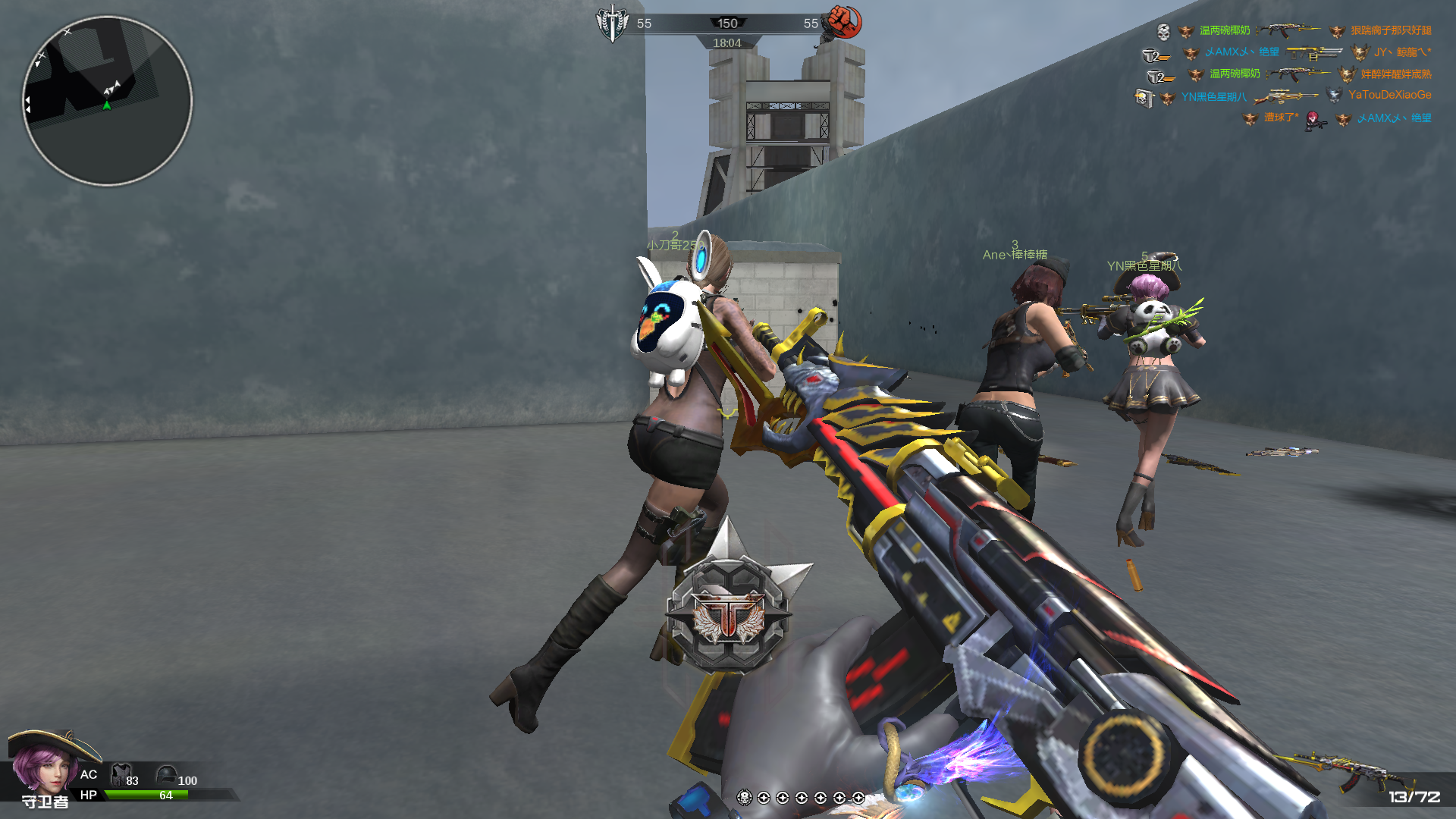
Task: Click the 狼踹瘸子那只好腿 kill feed entry
Action: pos(1391,30)
